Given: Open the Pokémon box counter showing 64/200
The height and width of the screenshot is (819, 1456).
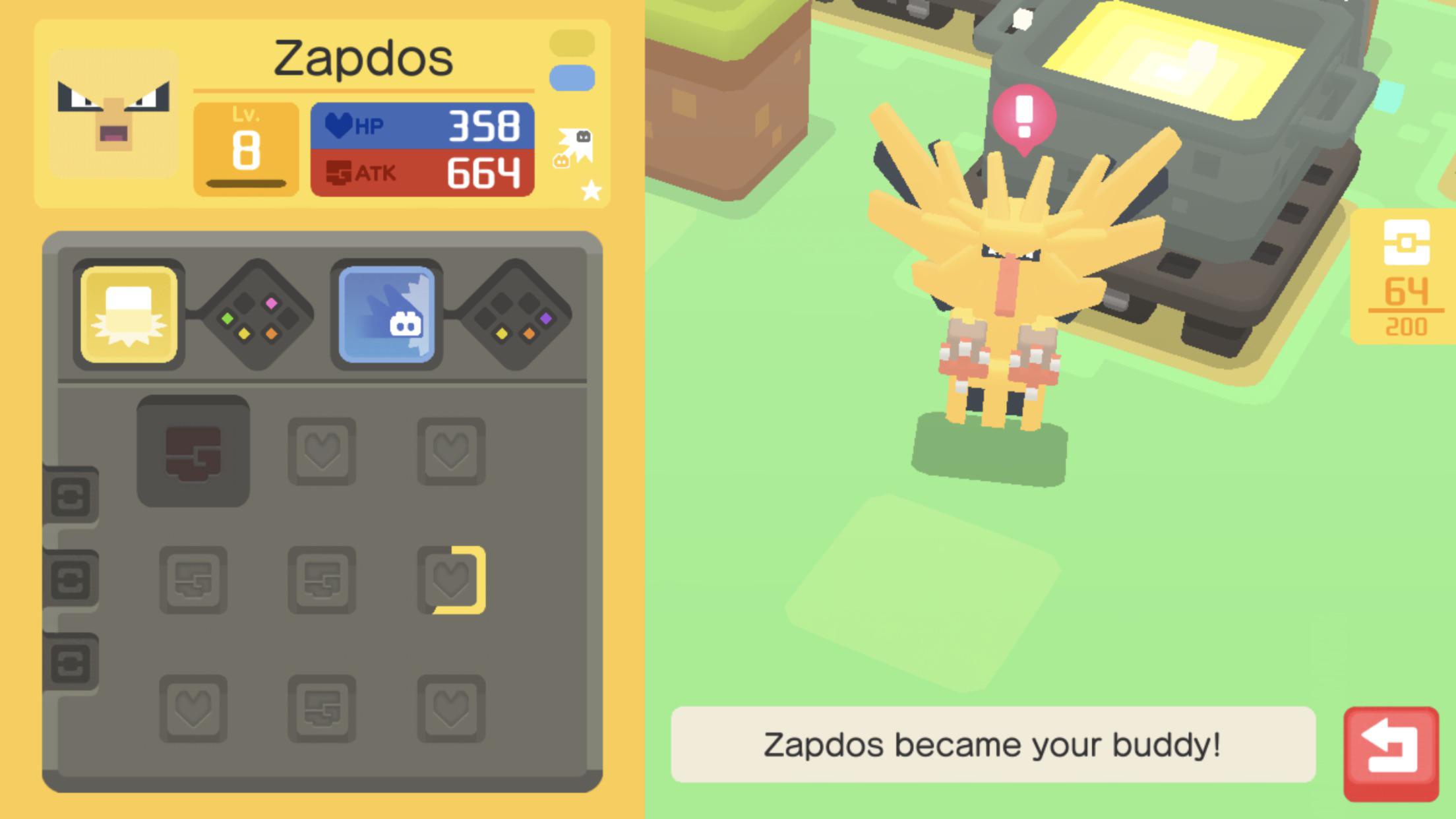Looking at the screenshot, I should click(x=1405, y=278).
